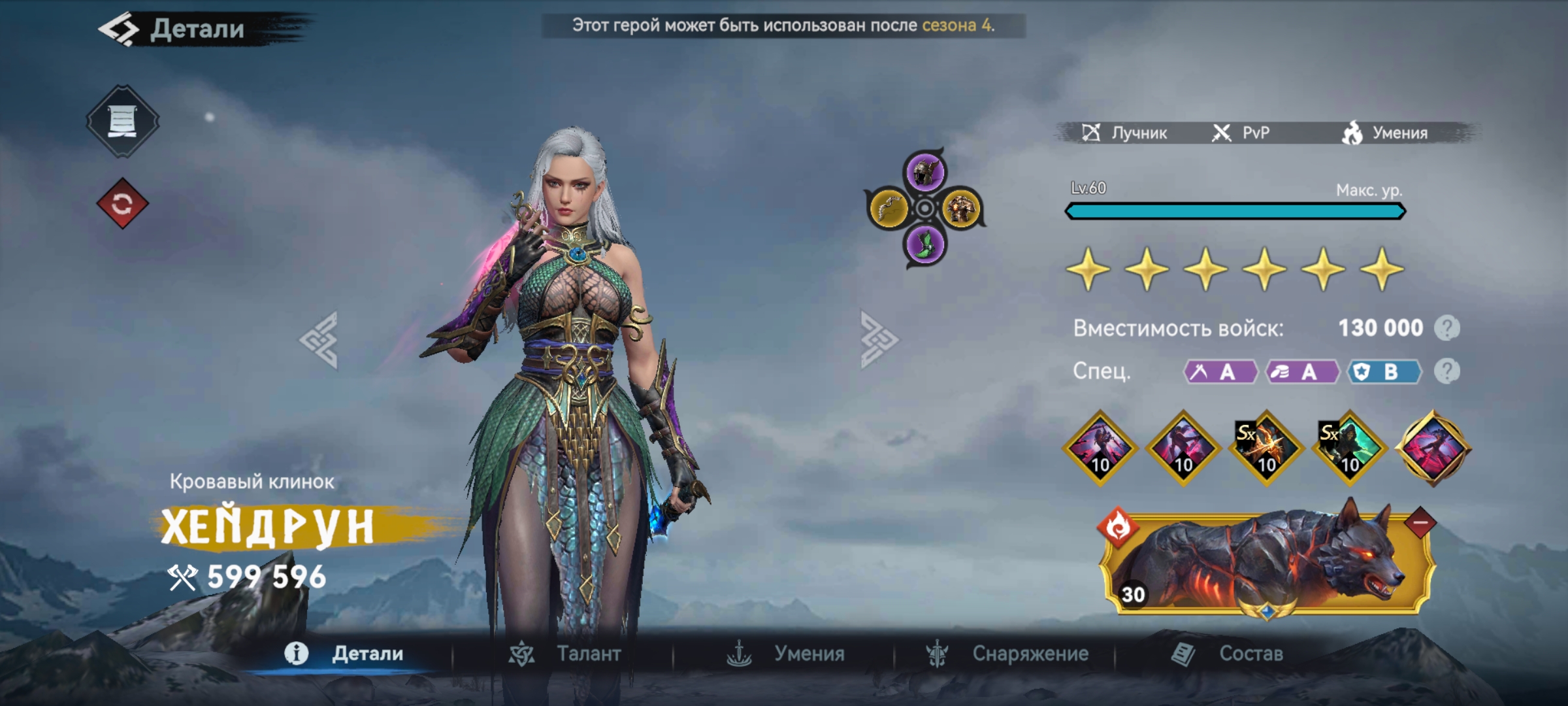Image resolution: width=1568 pixels, height=706 pixels.
Task: Select the bow weapon slot
Action: tap(889, 209)
